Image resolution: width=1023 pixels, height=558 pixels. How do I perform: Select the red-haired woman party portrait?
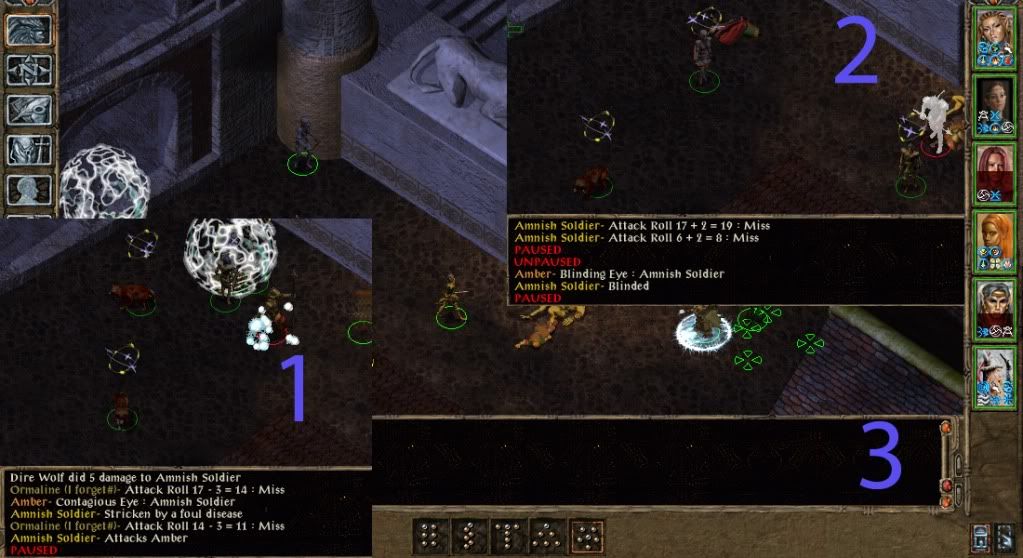pyautogui.click(x=995, y=174)
